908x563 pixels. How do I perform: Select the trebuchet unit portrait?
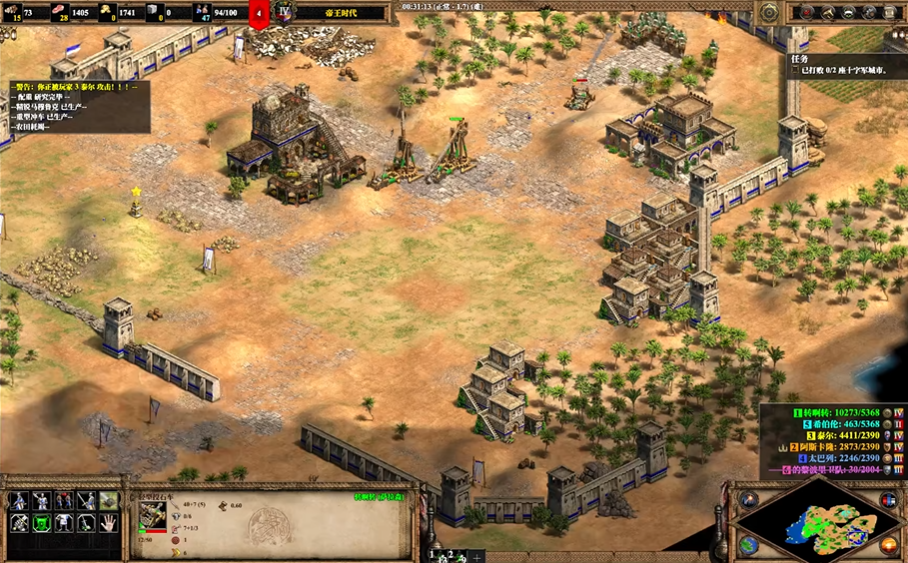[152, 515]
